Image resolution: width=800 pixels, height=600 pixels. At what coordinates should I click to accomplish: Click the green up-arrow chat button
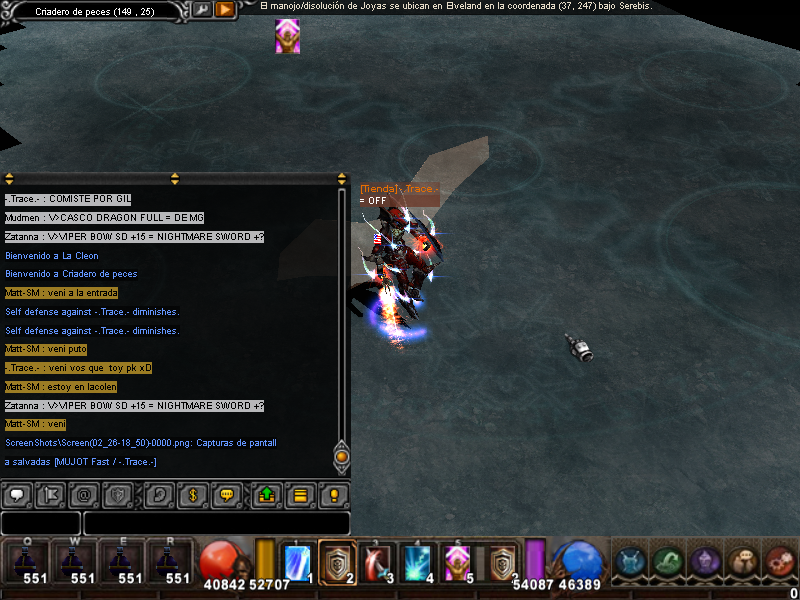point(267,494)
